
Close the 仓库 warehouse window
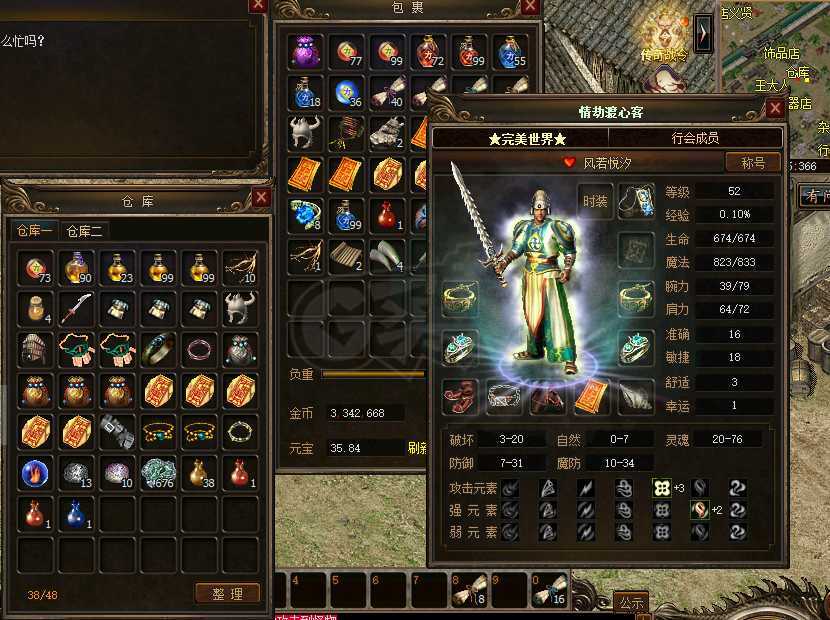(x=261, y=197)
